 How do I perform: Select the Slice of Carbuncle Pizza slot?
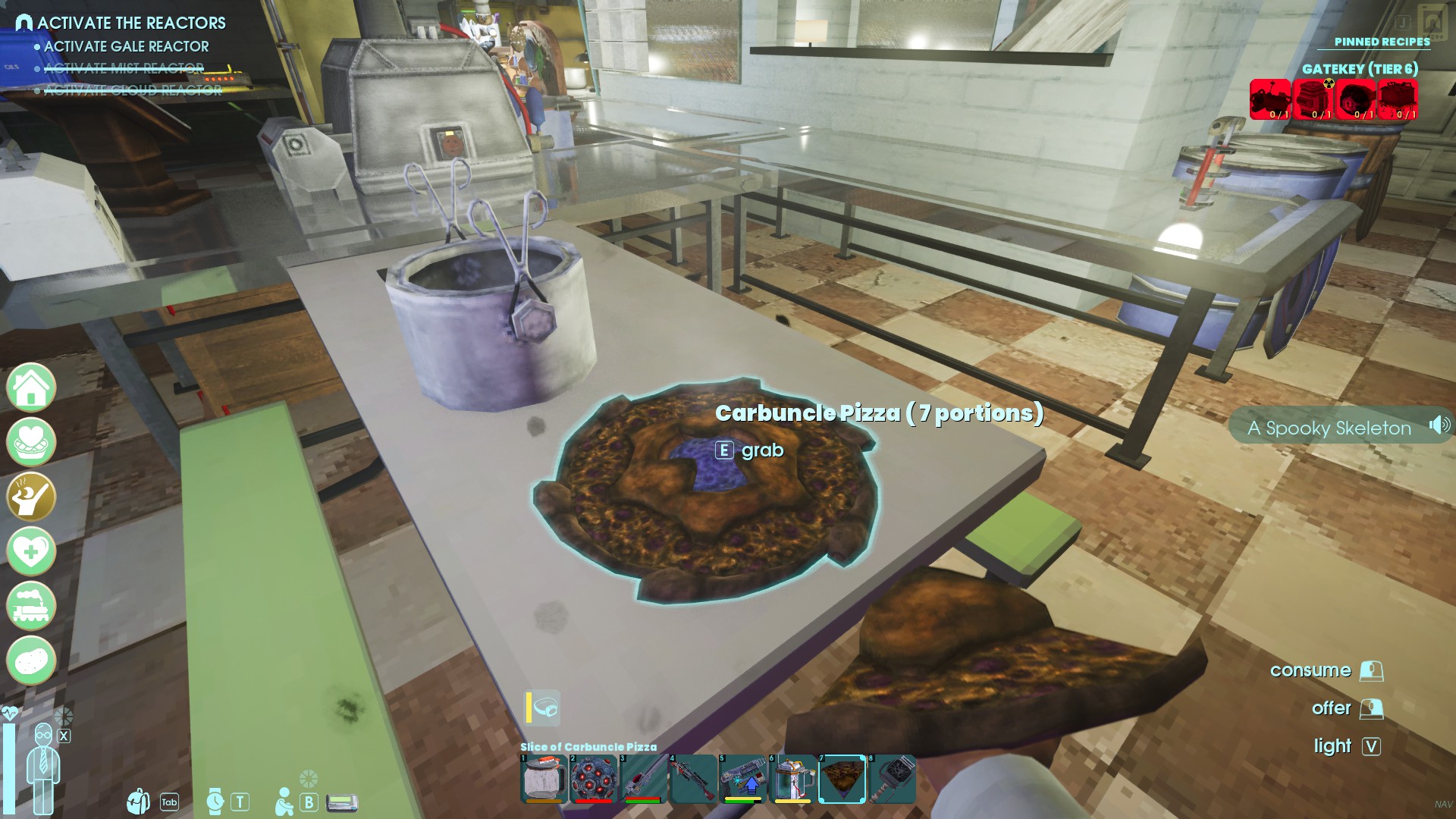coord(843,779)
